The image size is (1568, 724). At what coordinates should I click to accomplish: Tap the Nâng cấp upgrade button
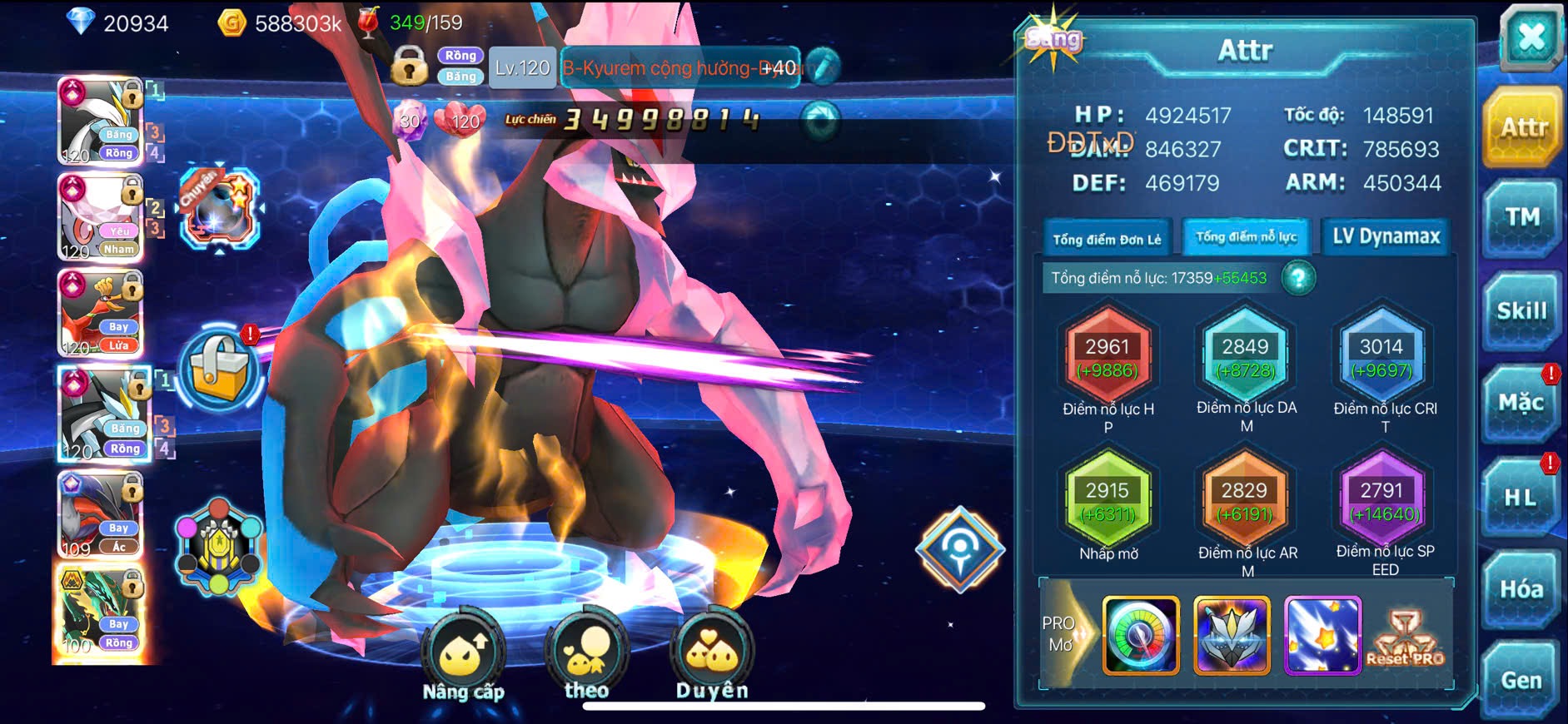point(463,656)
